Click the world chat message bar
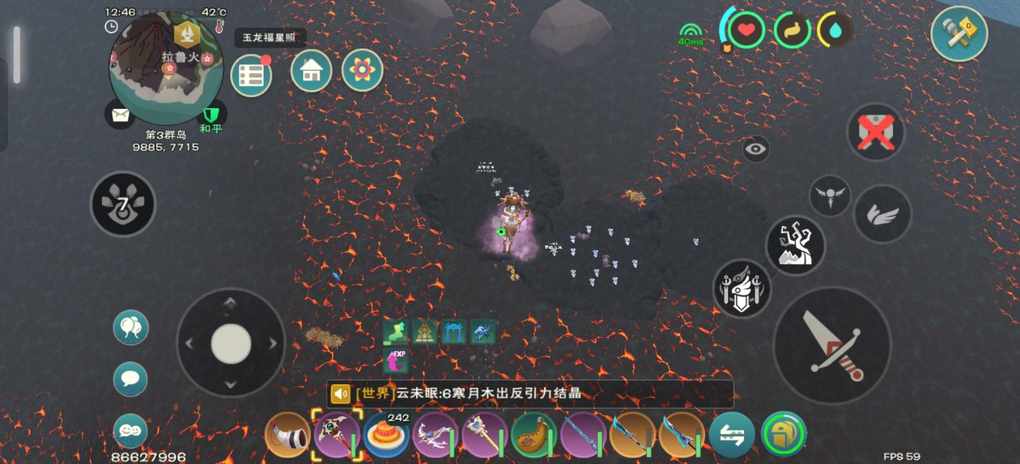This screenshot has width=1020, height=464. point(530,394)
